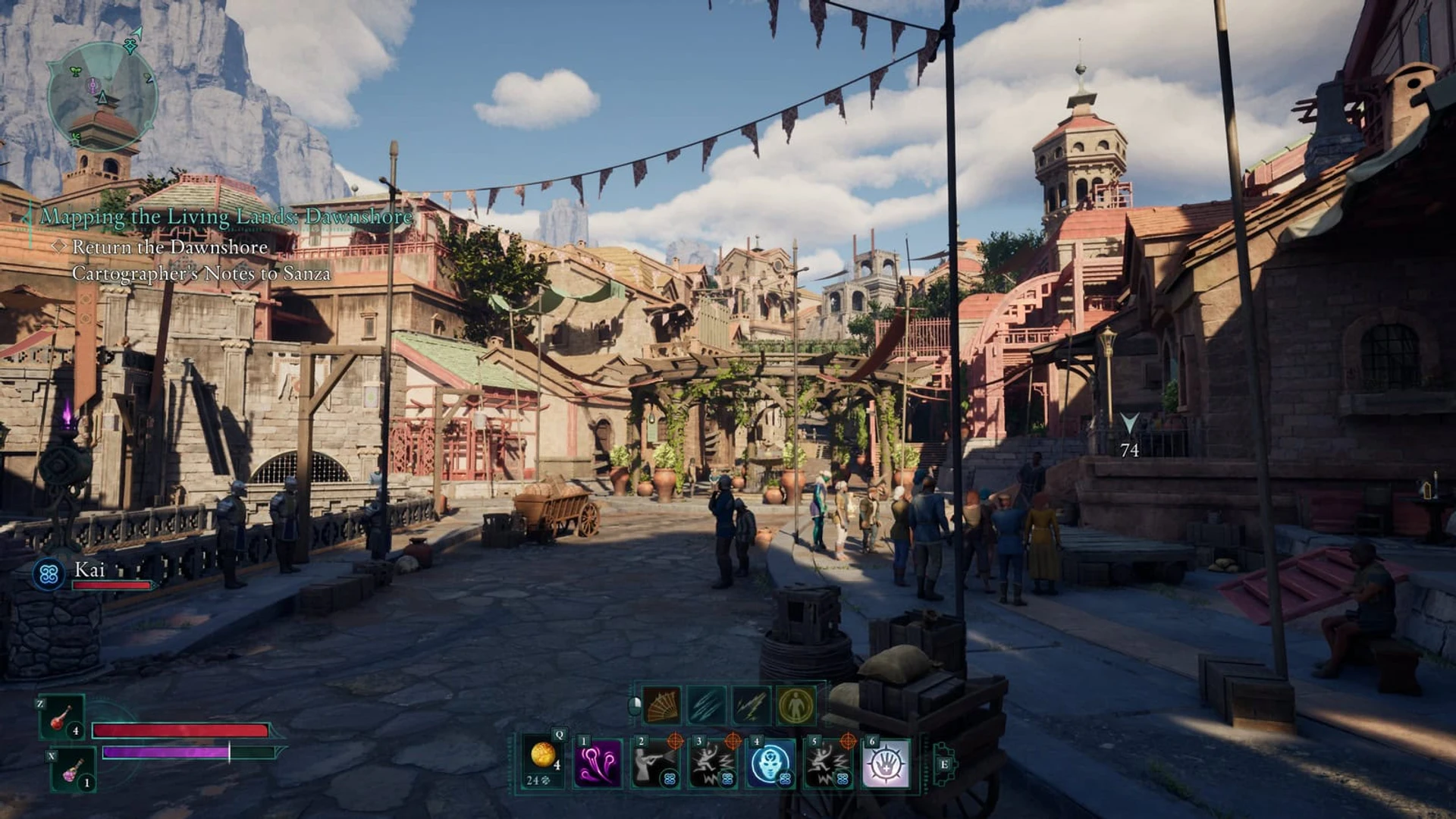
Task: Use the pink essence potion slot
Action: click(x=73, y=770)
